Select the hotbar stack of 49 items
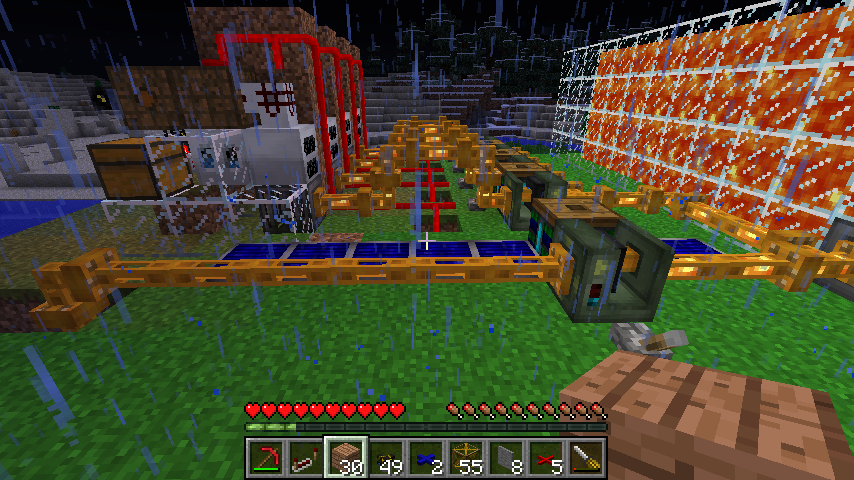Viewport: 854px width, 480px height. pyautogui.click(x=386, y=457)
